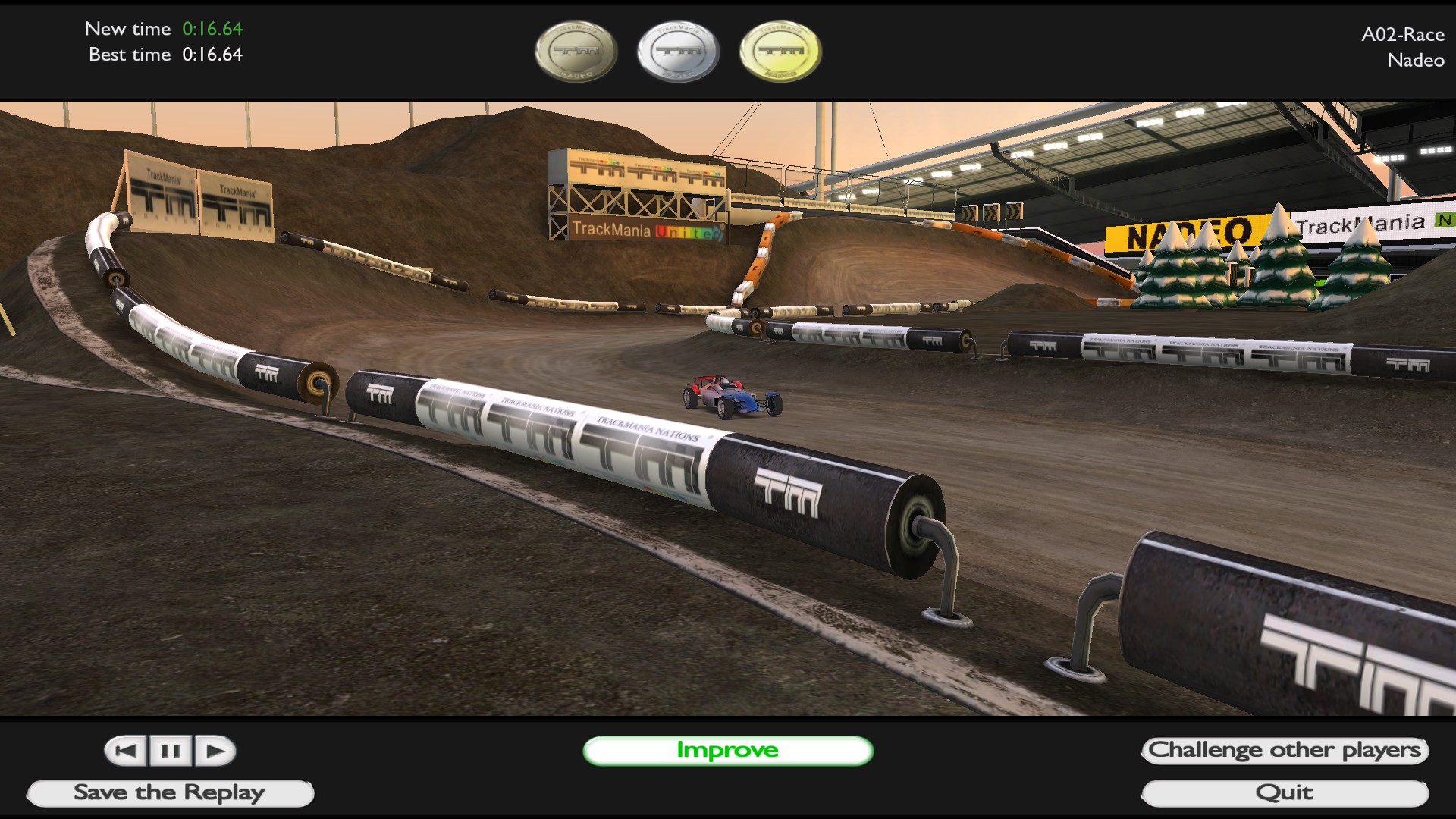Pause the replay playback
1456x819 pixels.
click(171, 751)
